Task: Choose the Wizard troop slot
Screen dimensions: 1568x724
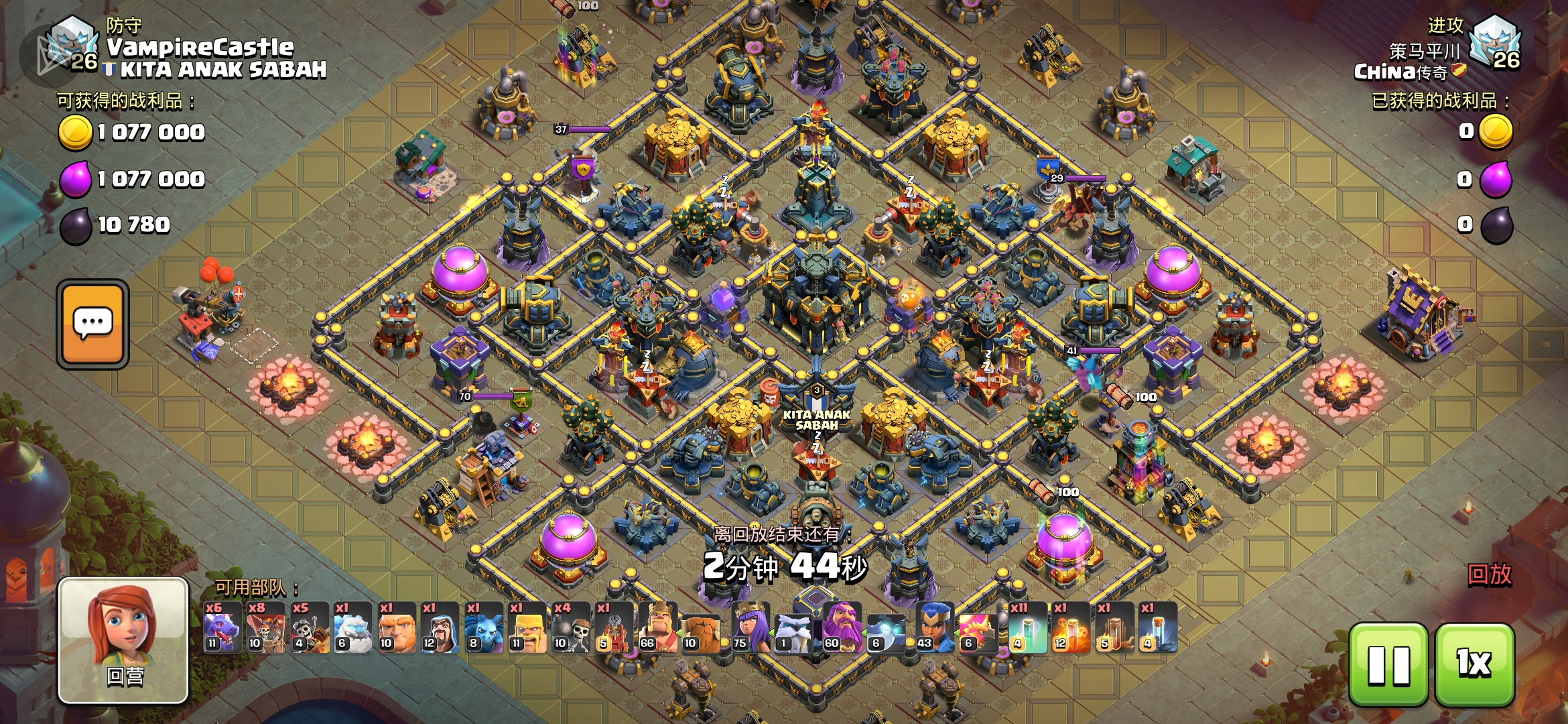Action: (440, 627)
